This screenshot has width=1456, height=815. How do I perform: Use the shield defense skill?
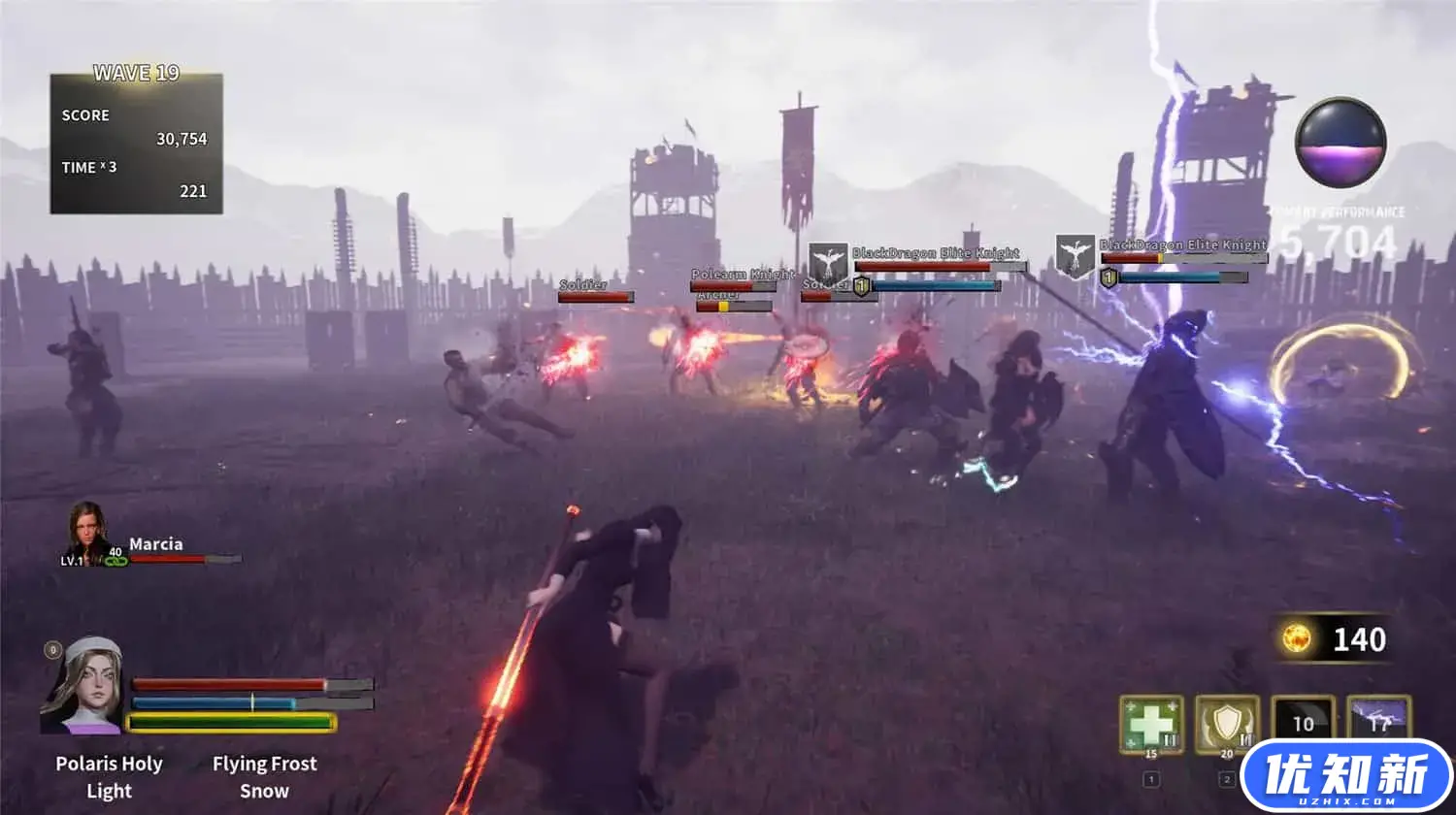click(x=1227, y=724)
